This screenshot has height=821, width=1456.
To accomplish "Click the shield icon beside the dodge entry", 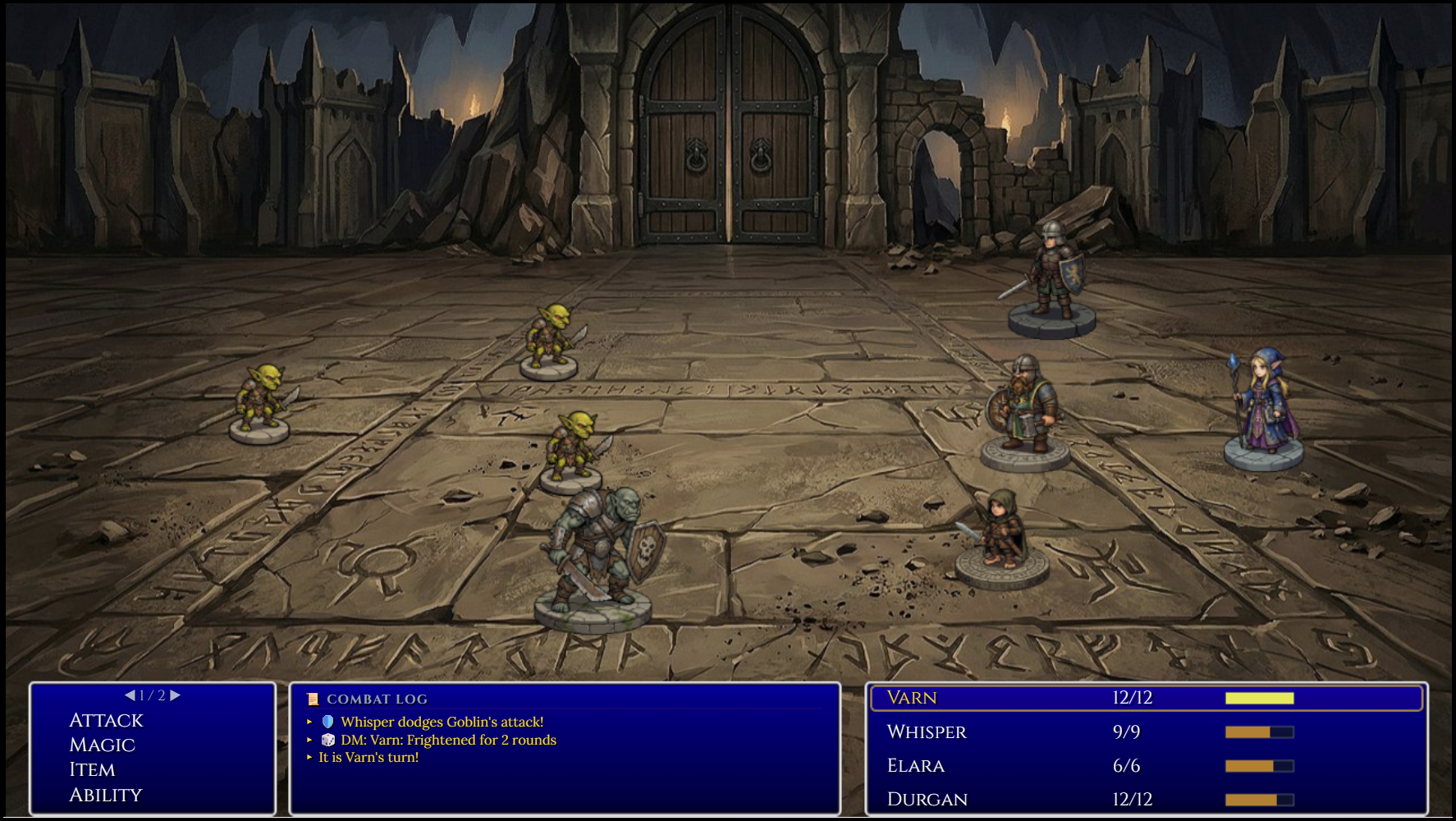I will [327, 722].
